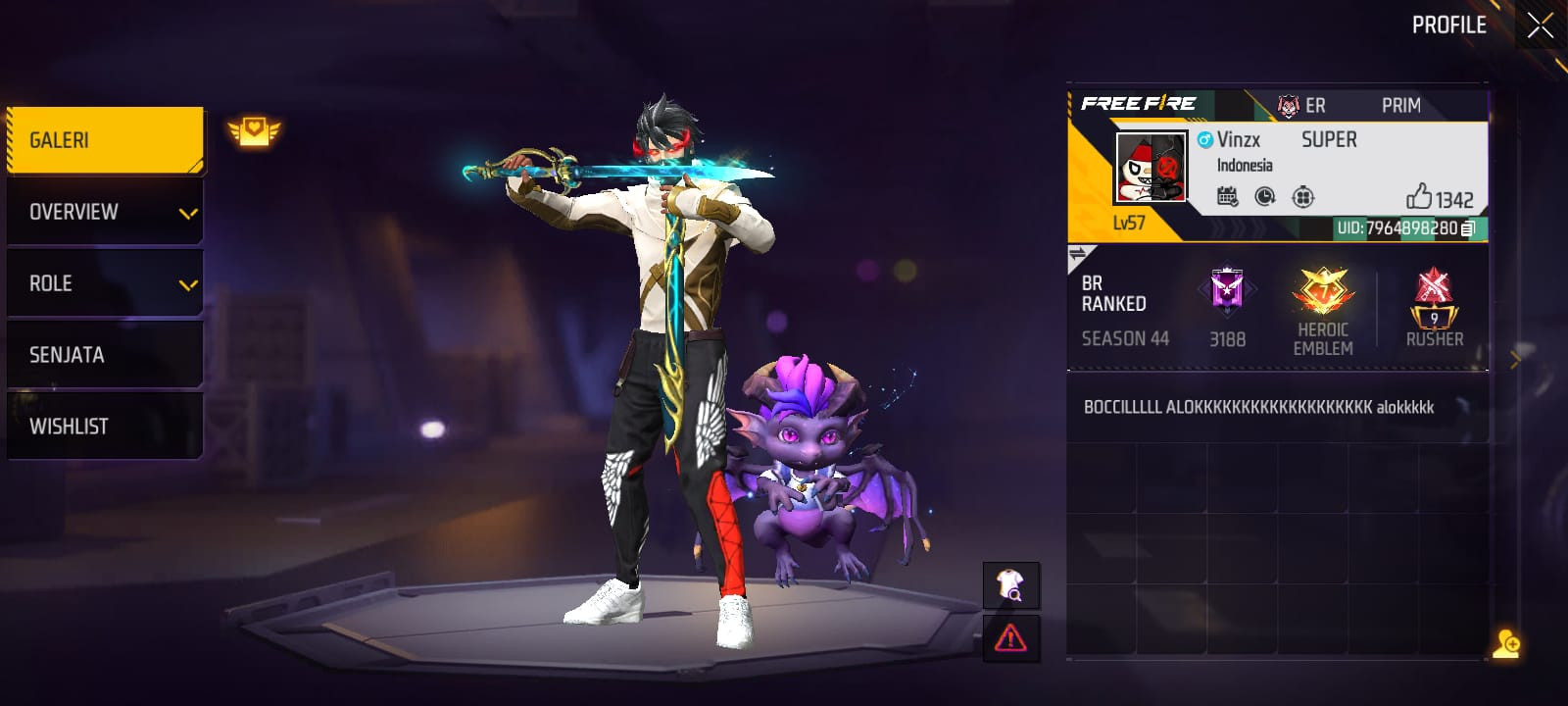This screenshot has width=1568, height=706.
Task: Report this player via warning icon
Action: pyautogui.click(x=1010, y=638)
